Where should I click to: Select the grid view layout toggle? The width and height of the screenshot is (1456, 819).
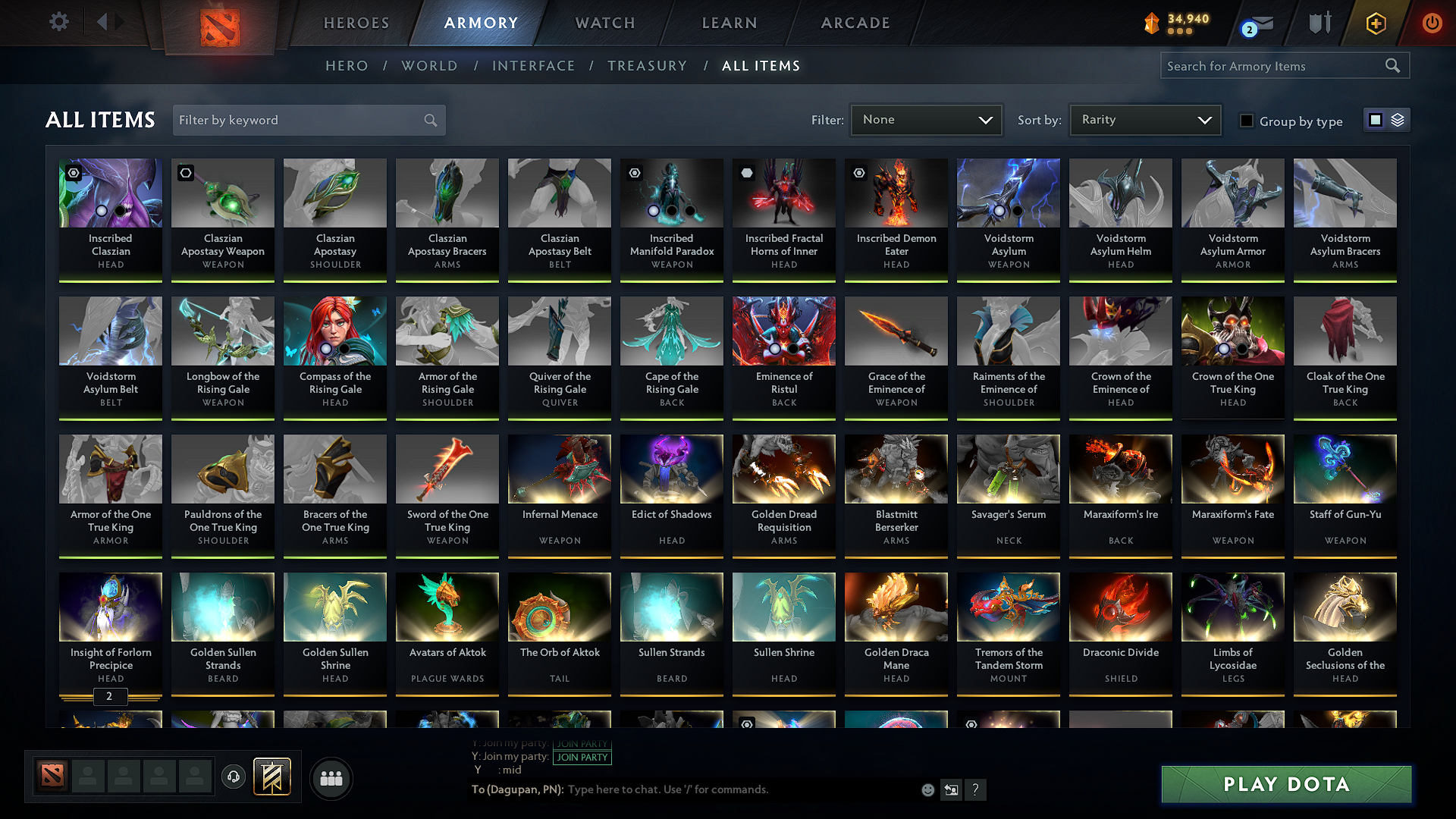point(1376,120)
